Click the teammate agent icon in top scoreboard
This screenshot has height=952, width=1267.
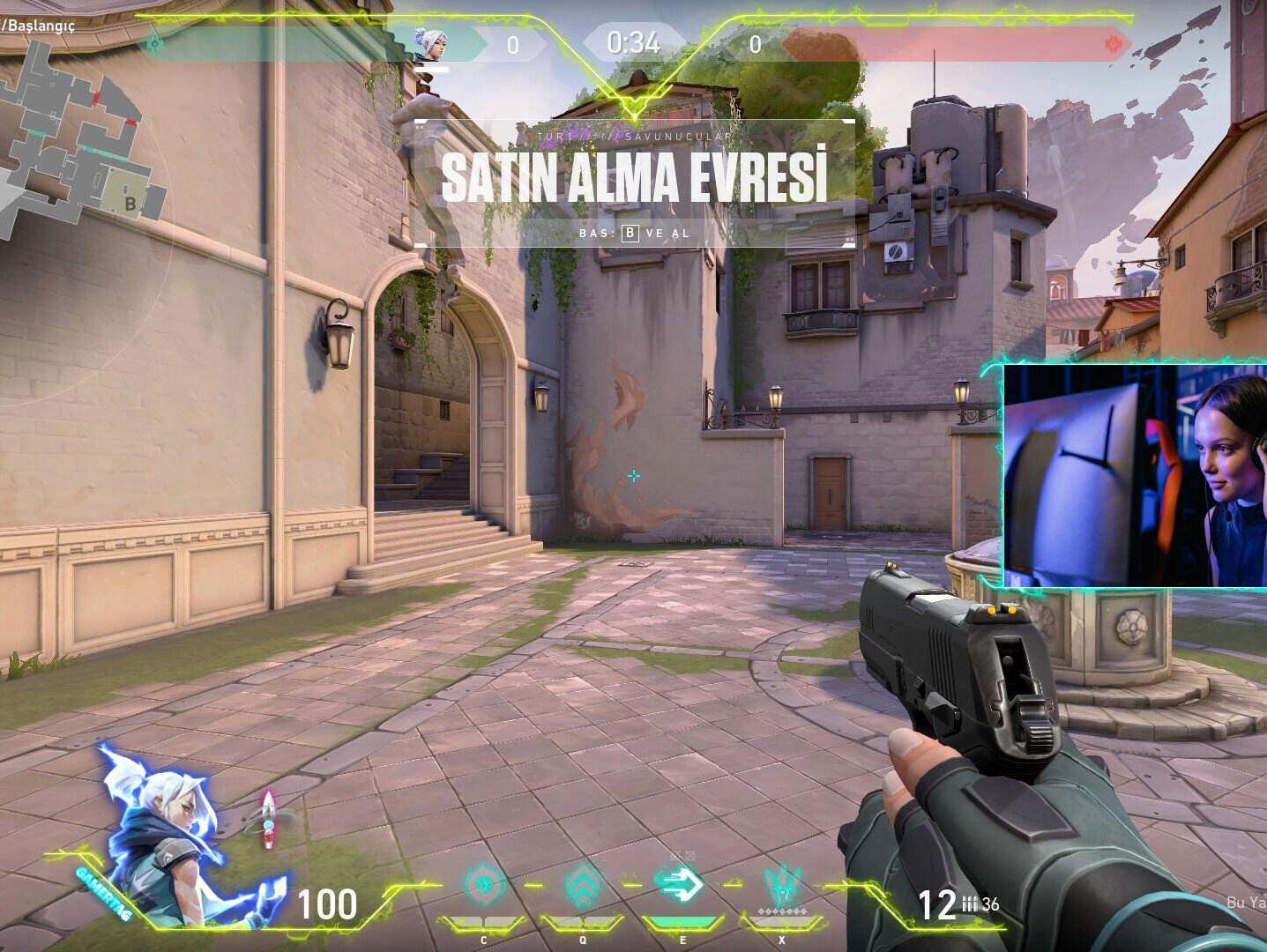click(x=431, y=42)
